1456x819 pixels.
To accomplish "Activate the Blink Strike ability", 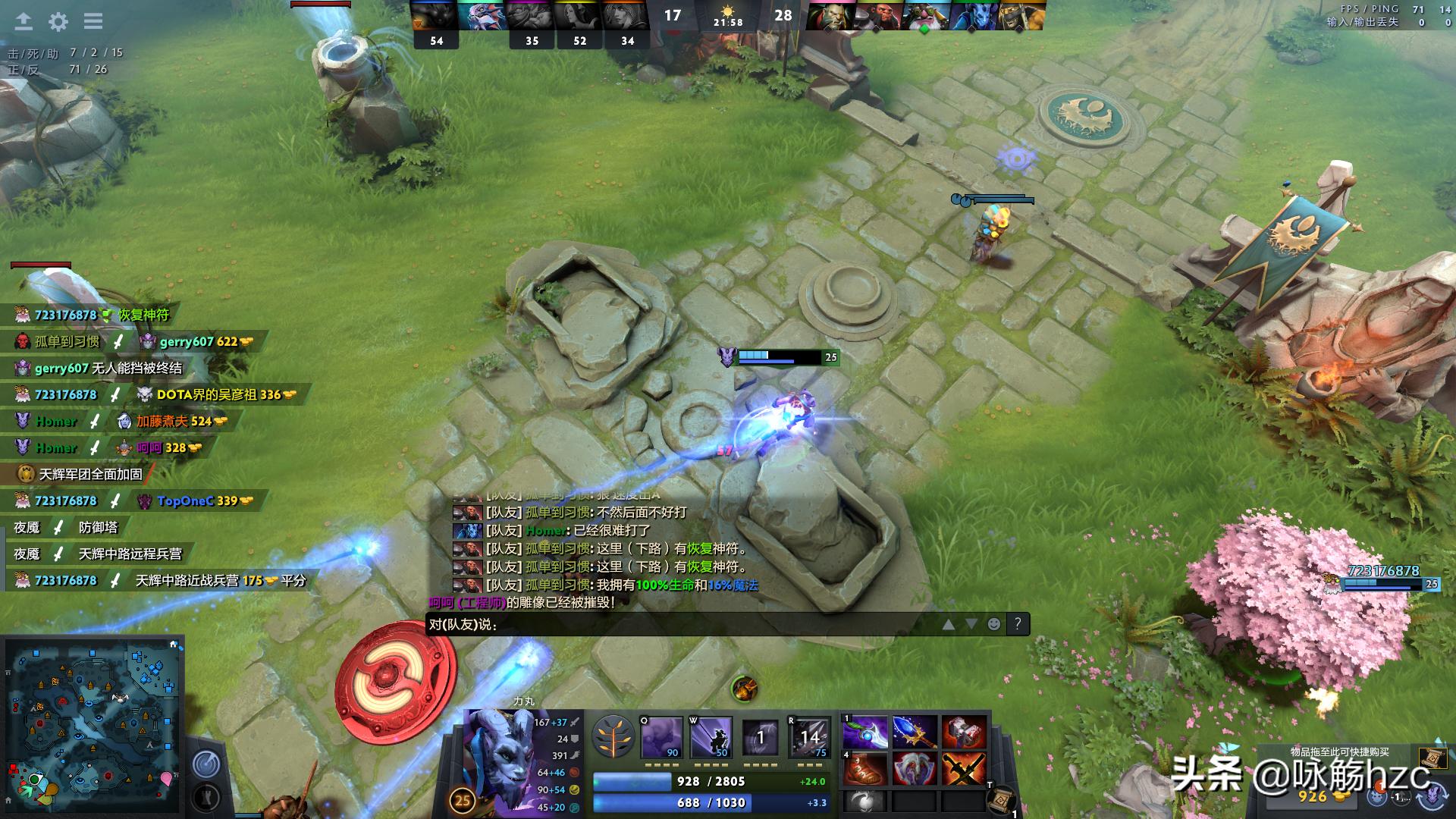I will pyautogui.click(x=711, y=737).
